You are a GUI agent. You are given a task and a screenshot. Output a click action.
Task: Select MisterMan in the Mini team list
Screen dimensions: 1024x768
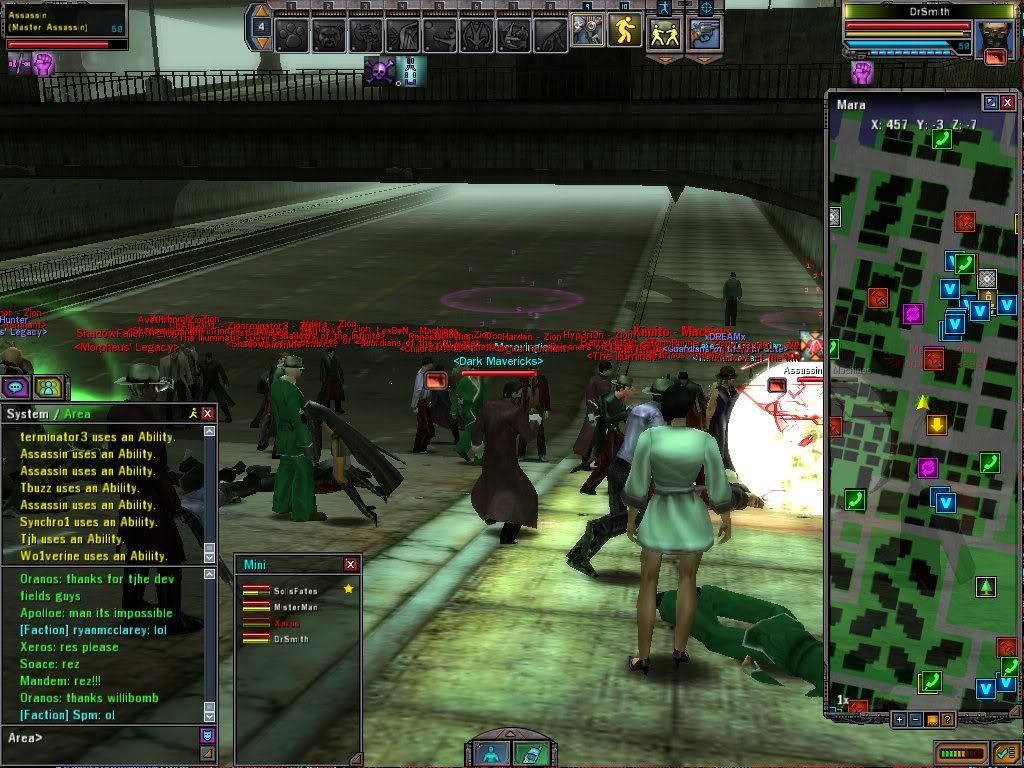click(x=293, y=606)
